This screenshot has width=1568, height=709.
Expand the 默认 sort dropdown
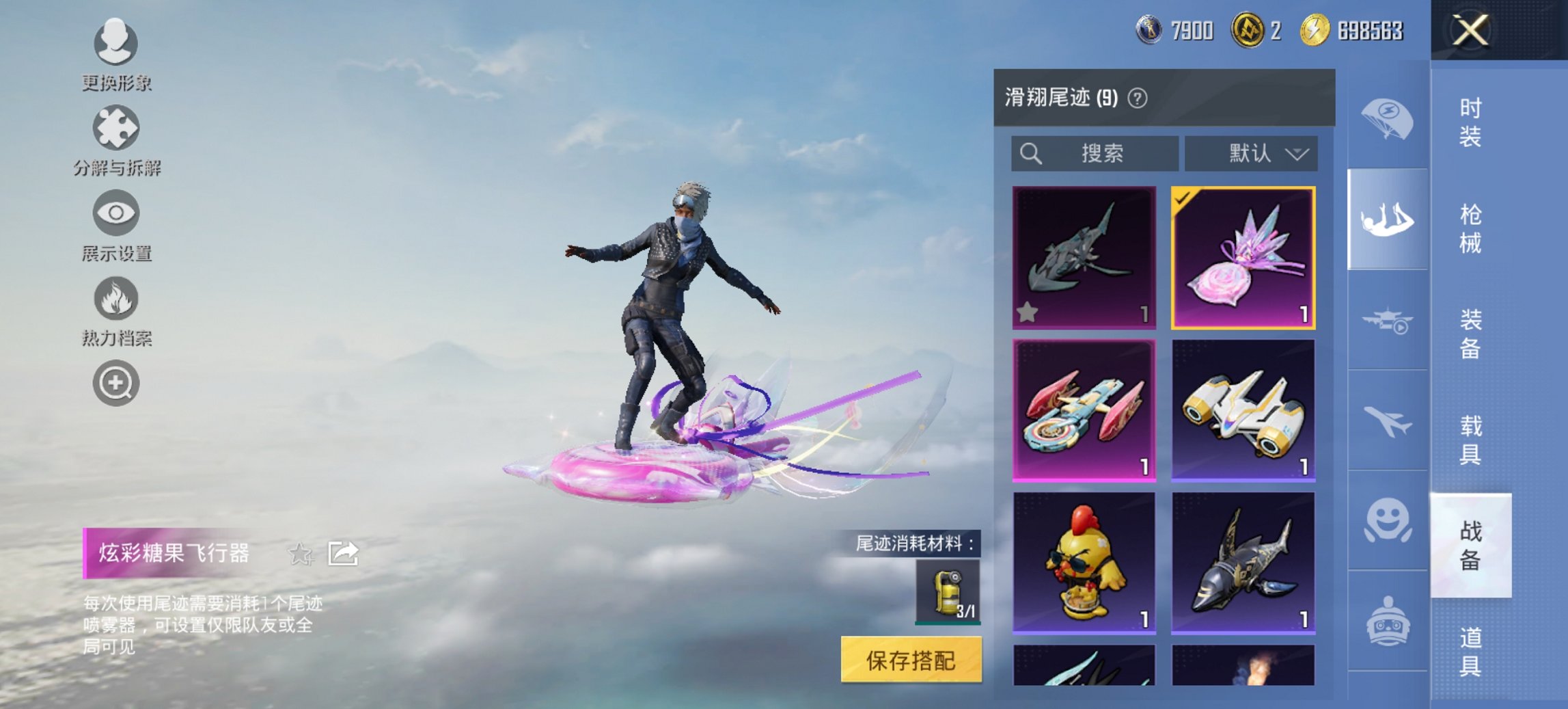coord(1252,154)
